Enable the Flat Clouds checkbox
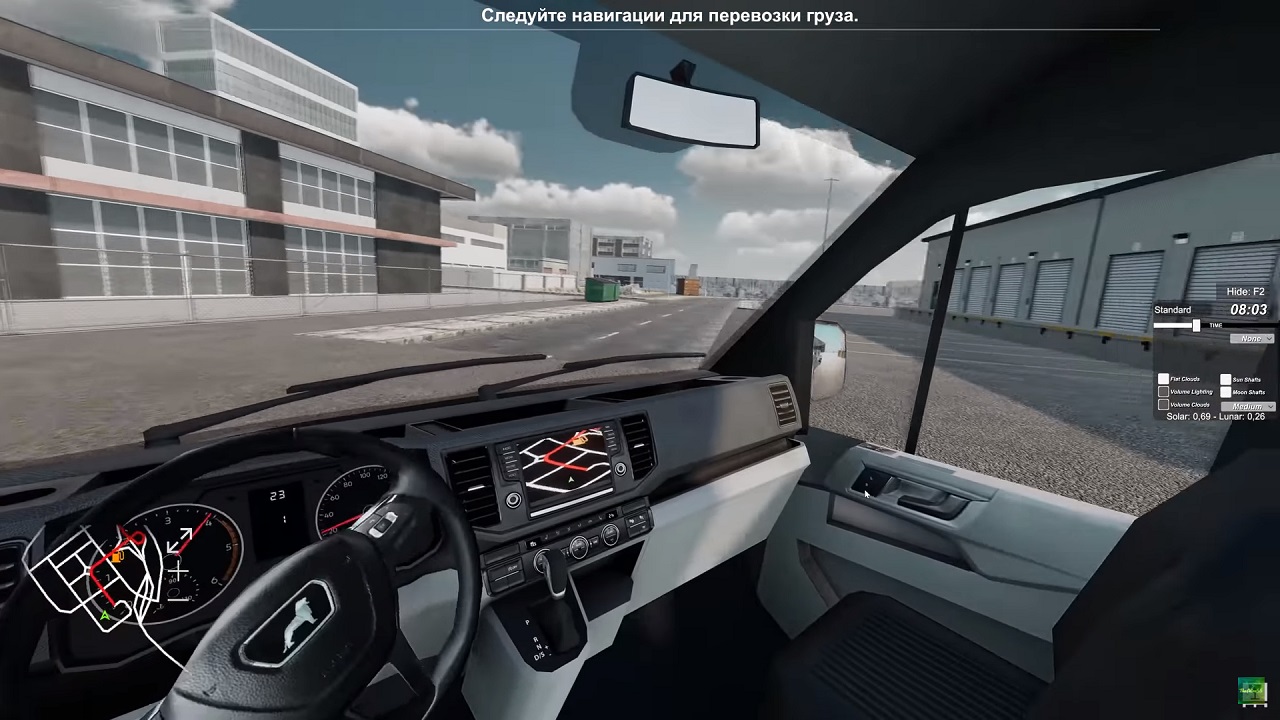This screenshot has height=720, width=1280. click(x=1163, y=378)
